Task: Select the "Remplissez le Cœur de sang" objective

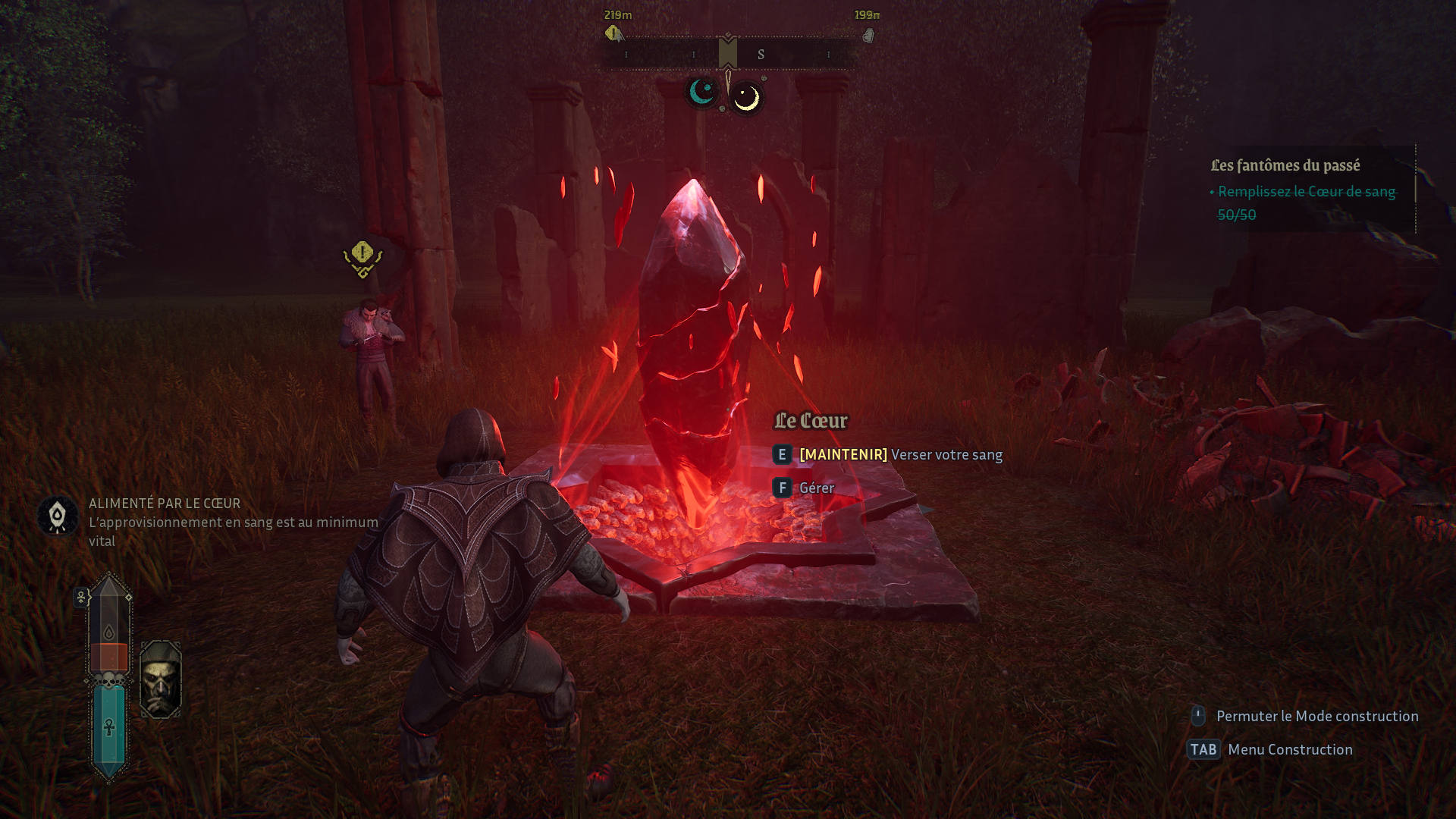Action: [1306, 192]
